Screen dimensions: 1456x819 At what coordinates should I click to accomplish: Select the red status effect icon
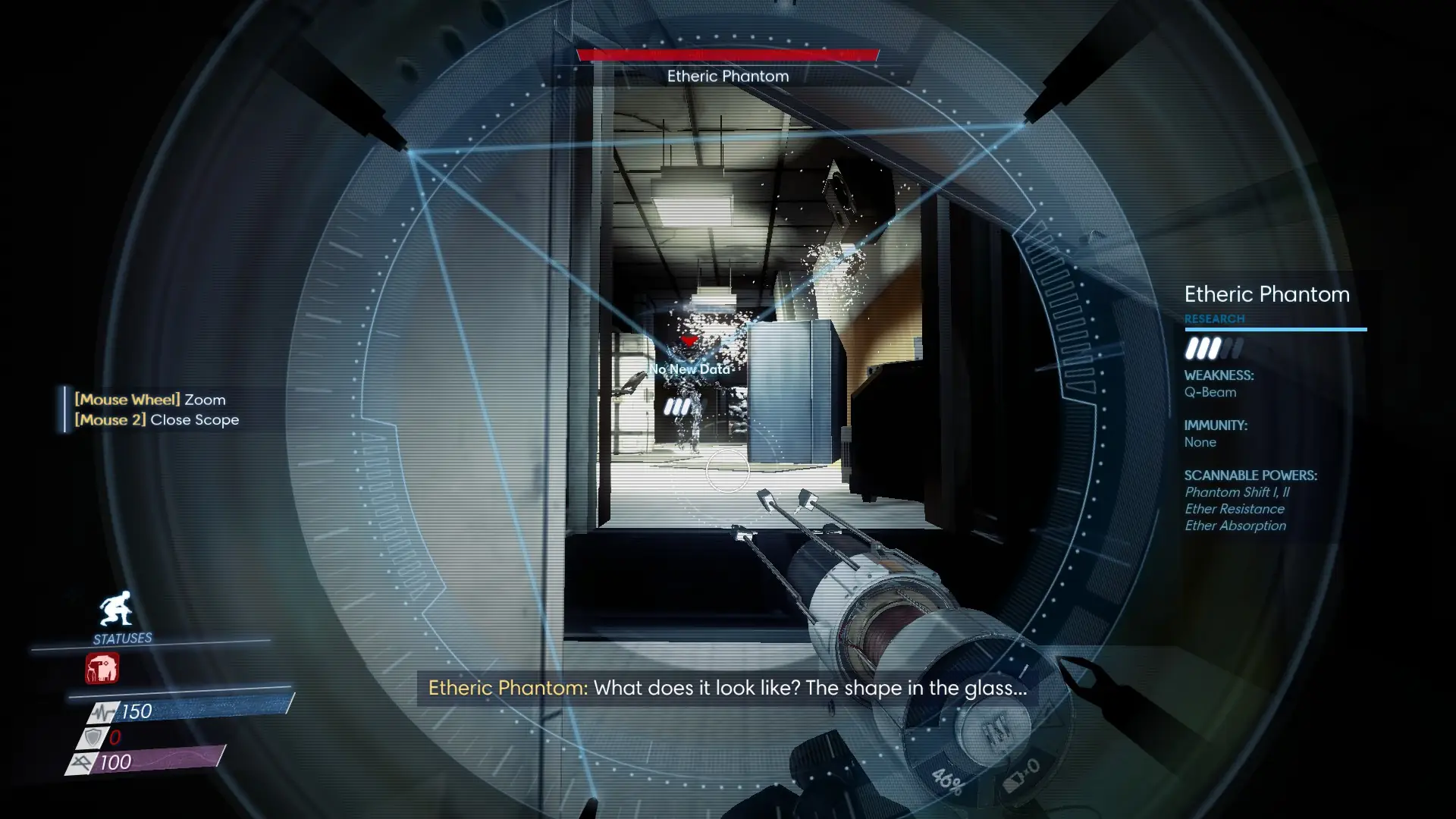(x=102, y=669)
